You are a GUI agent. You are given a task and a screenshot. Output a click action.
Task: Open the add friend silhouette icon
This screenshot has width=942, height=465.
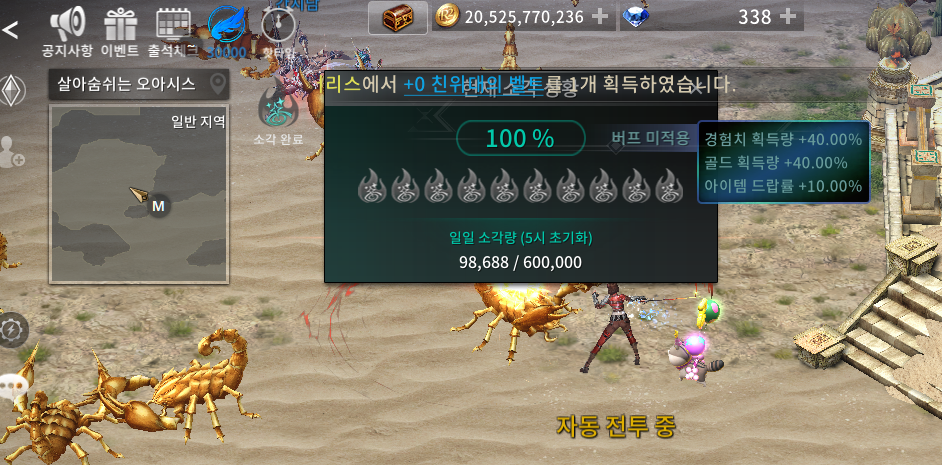pos(12,152)
